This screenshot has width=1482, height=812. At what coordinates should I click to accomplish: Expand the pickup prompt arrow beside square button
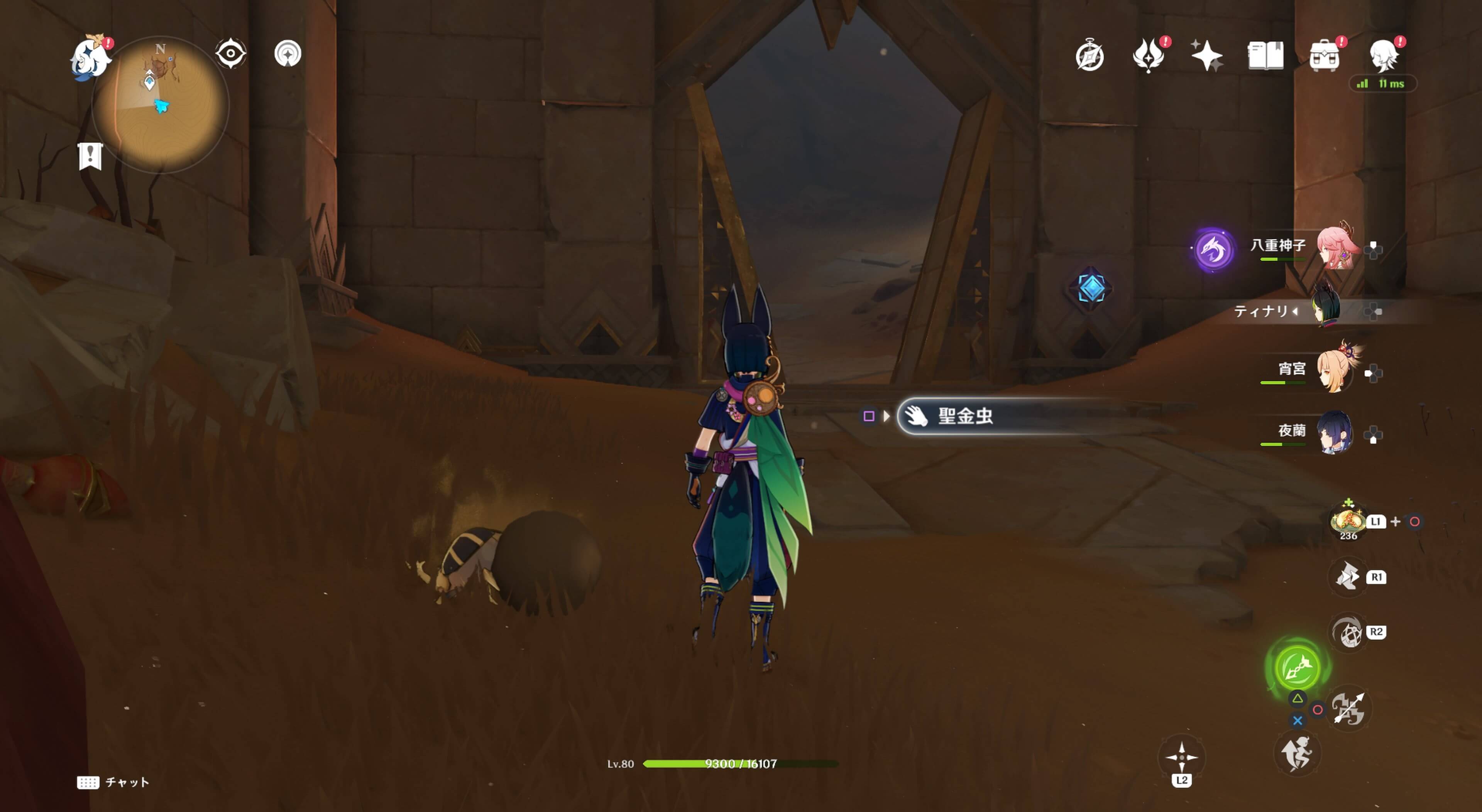885,416
